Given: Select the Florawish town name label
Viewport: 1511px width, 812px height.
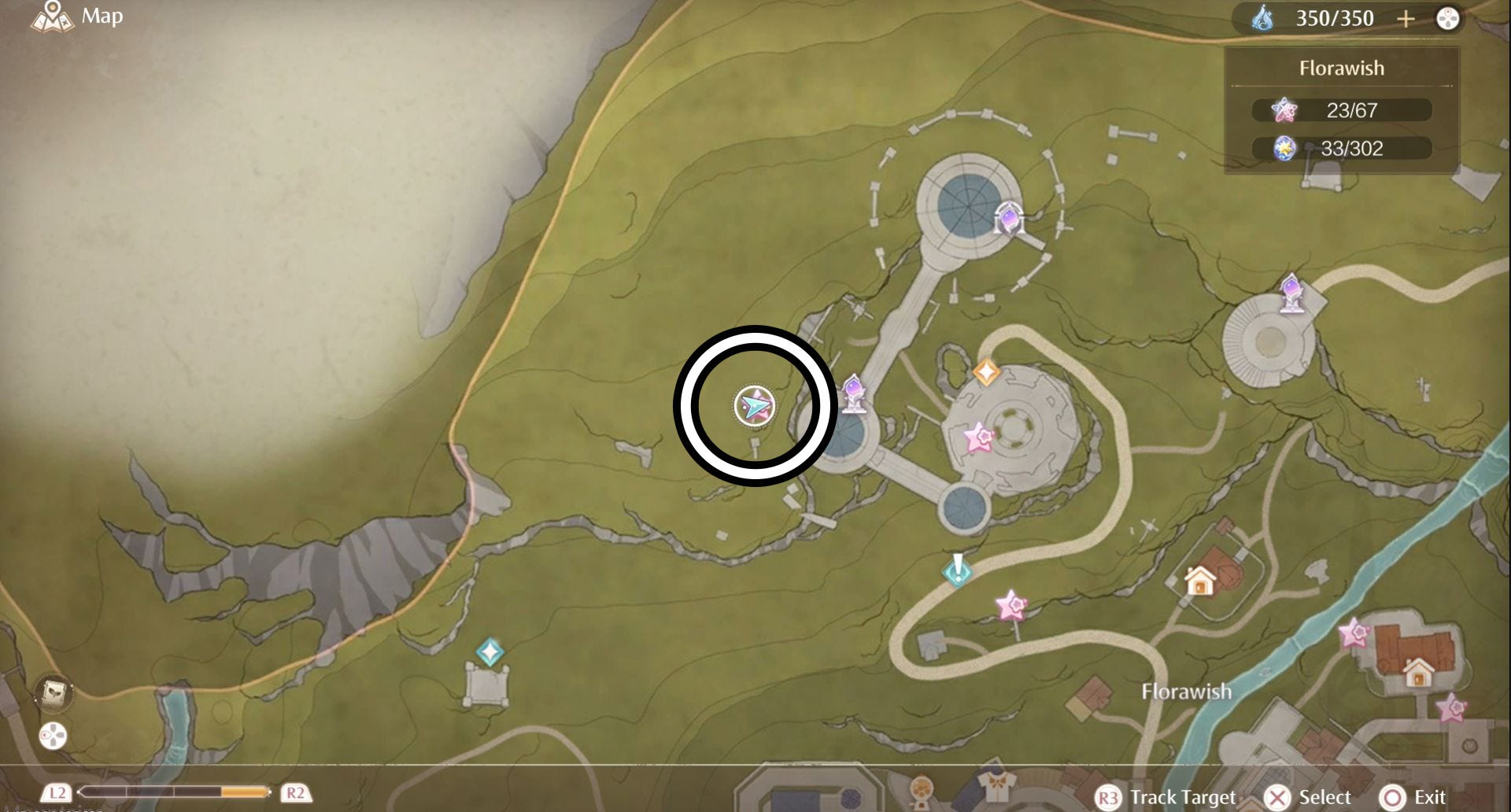Looking at the screenshot, I should 1186,692.
